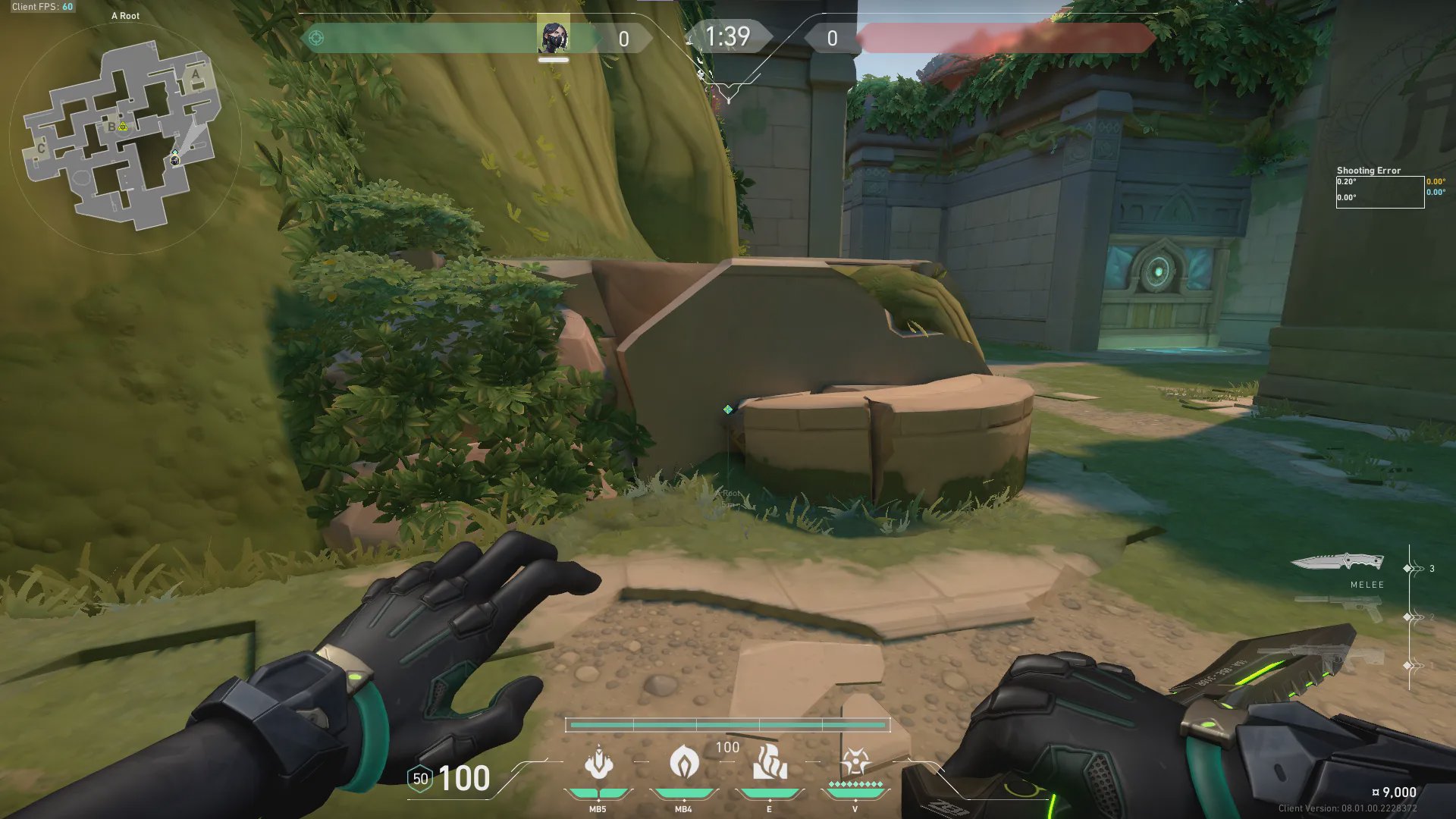Activate the Snake Bite ability icon
Viewport: 1456px width, 819px height.
coord(598,763)
